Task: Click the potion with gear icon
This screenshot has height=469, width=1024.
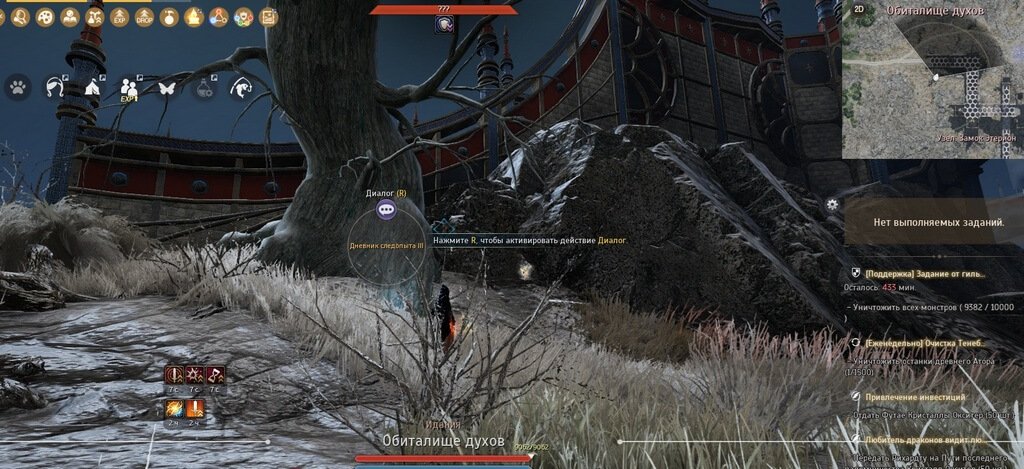Action: [x=204, y=87]
